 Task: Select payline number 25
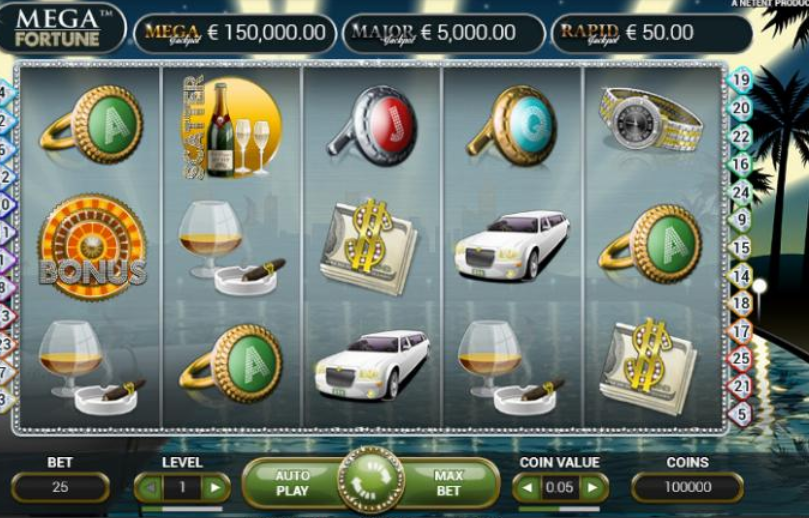pos(740,357)
